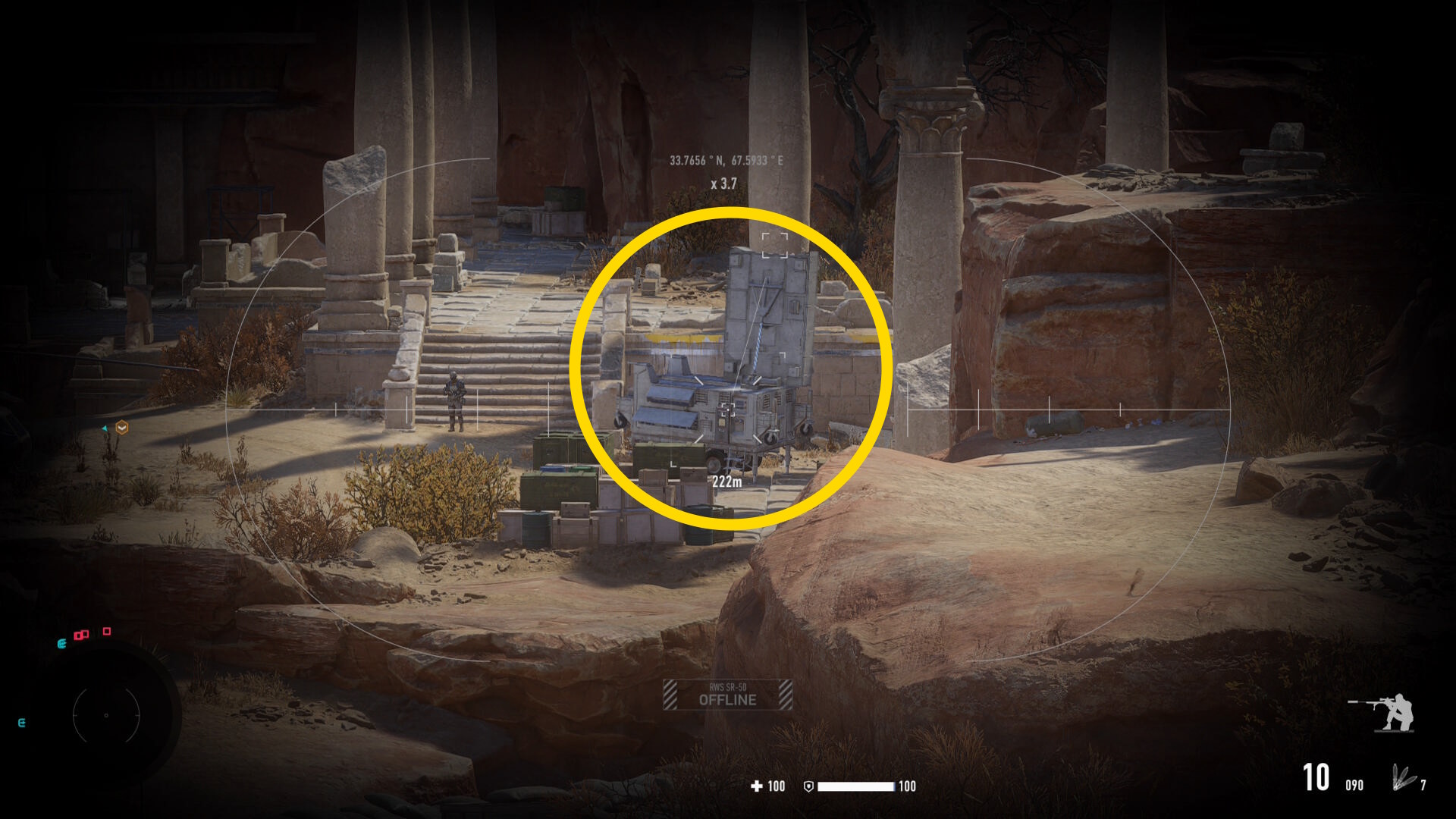Click the orange hexagon objective marker
The height and width of the screenshot is (819, 1456).
pyautogui.click(x=121, y=428)
